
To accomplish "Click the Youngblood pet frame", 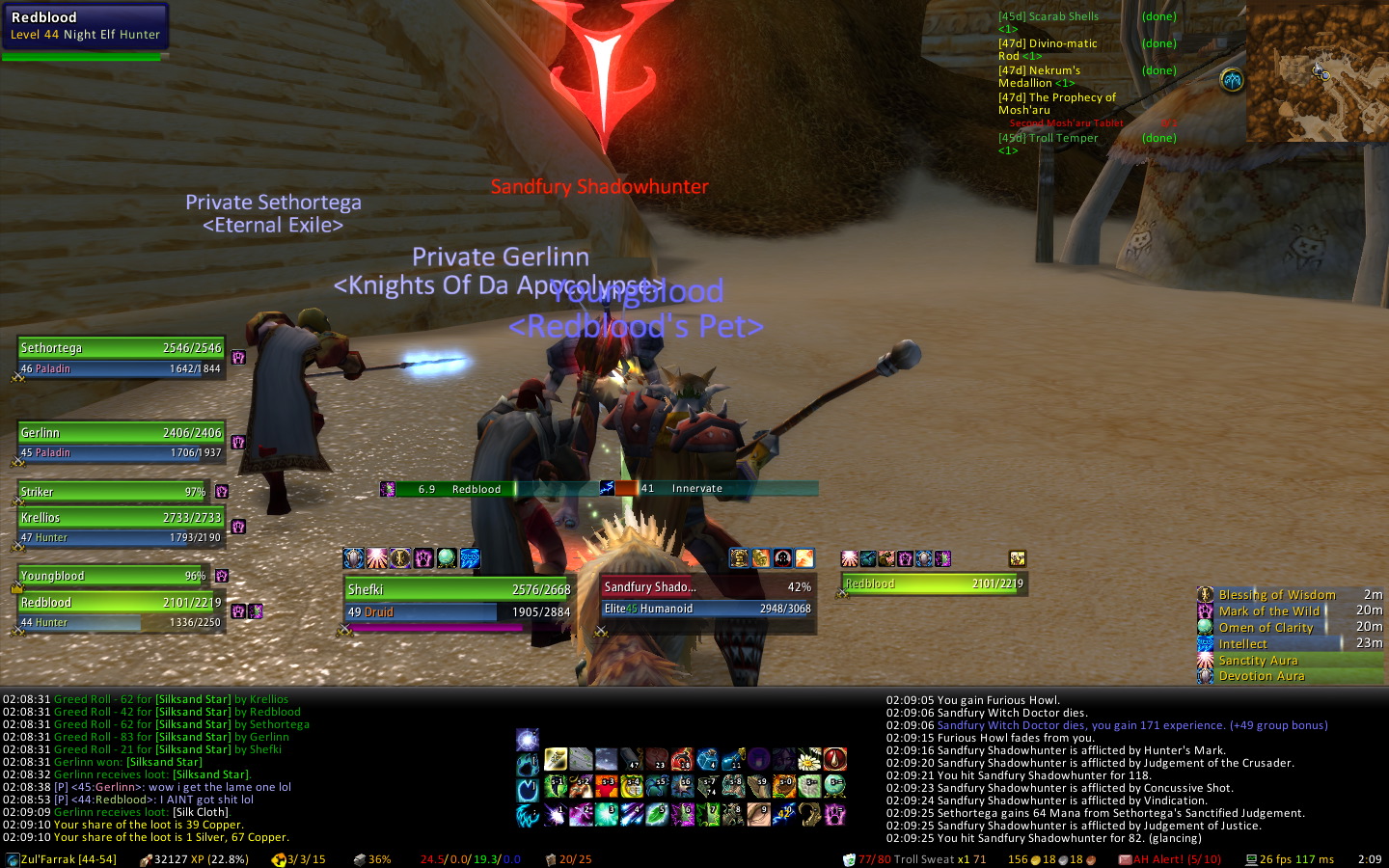I will pos(112,576).
